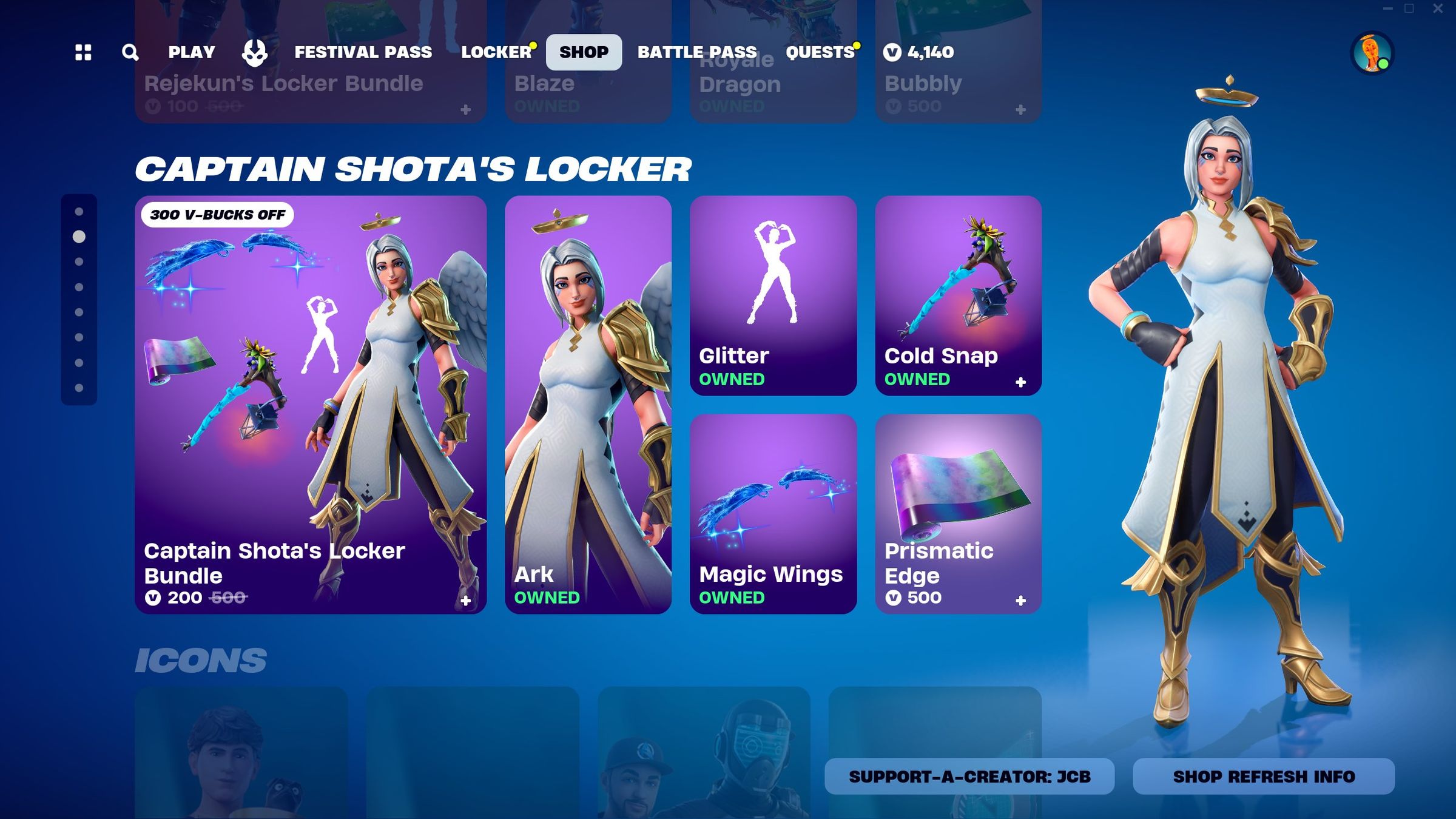View the Ark outfit tile
Viewport: 1456px width, 819px height.
click(x=588, y=405)
